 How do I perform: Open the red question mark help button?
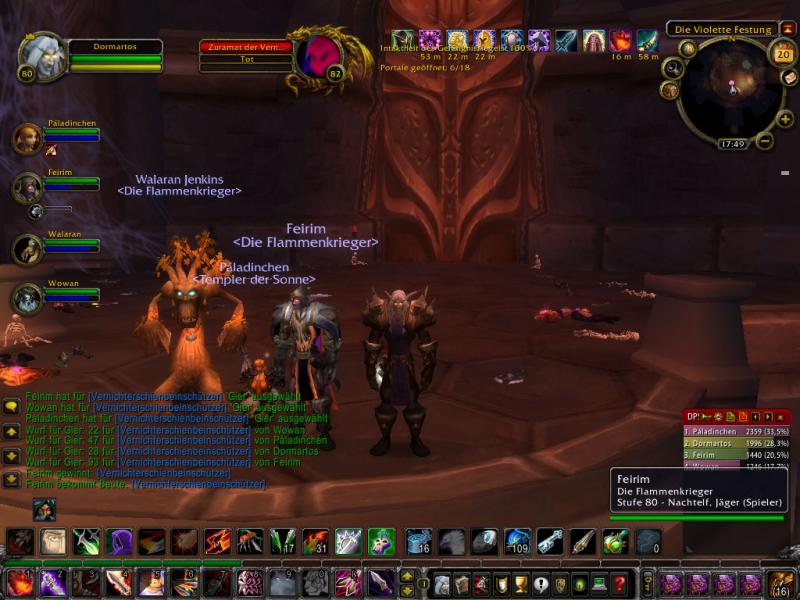coord(619,582)
